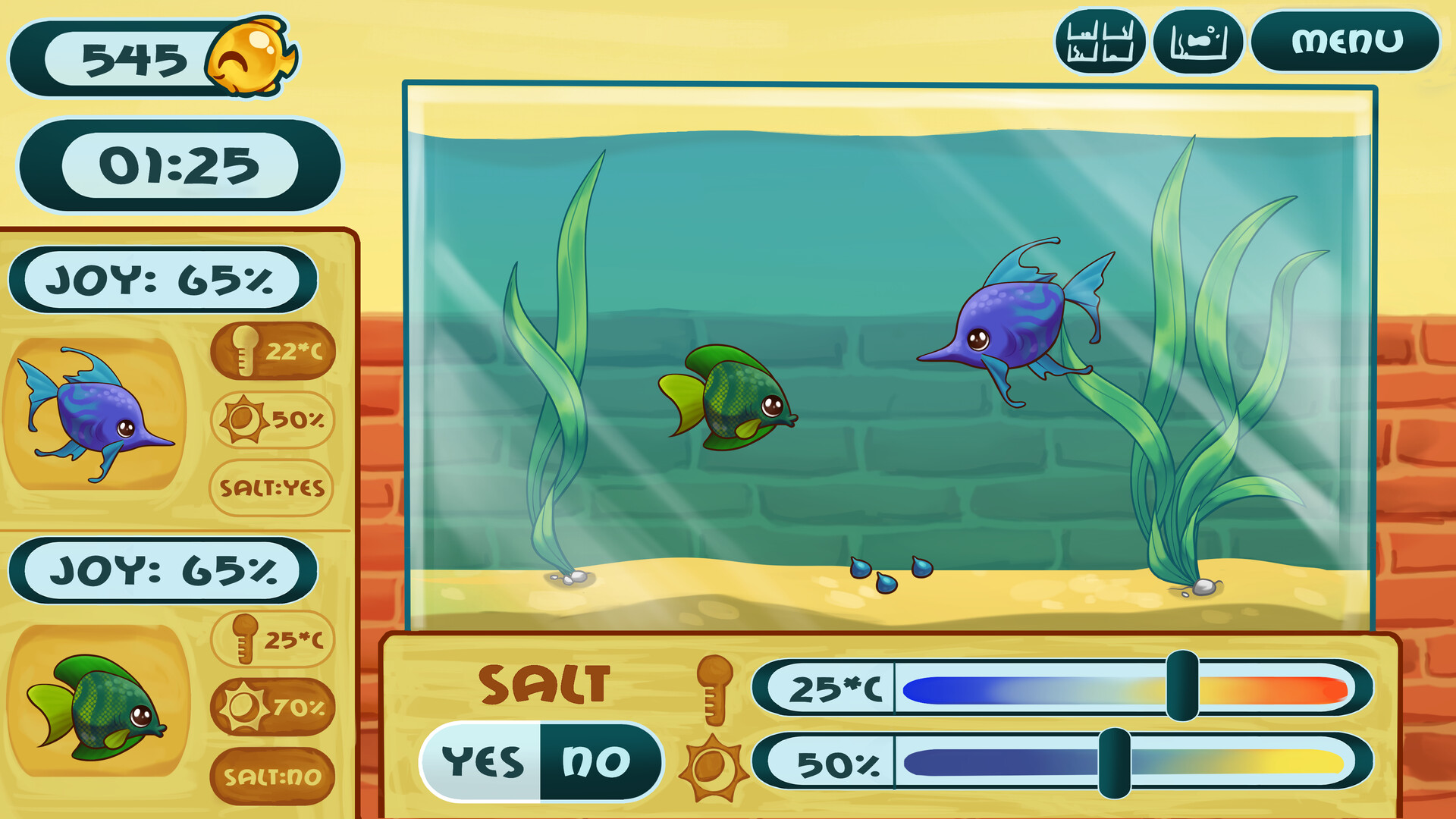
Task: Enable salt with the YES toggle
Action: 484,761
